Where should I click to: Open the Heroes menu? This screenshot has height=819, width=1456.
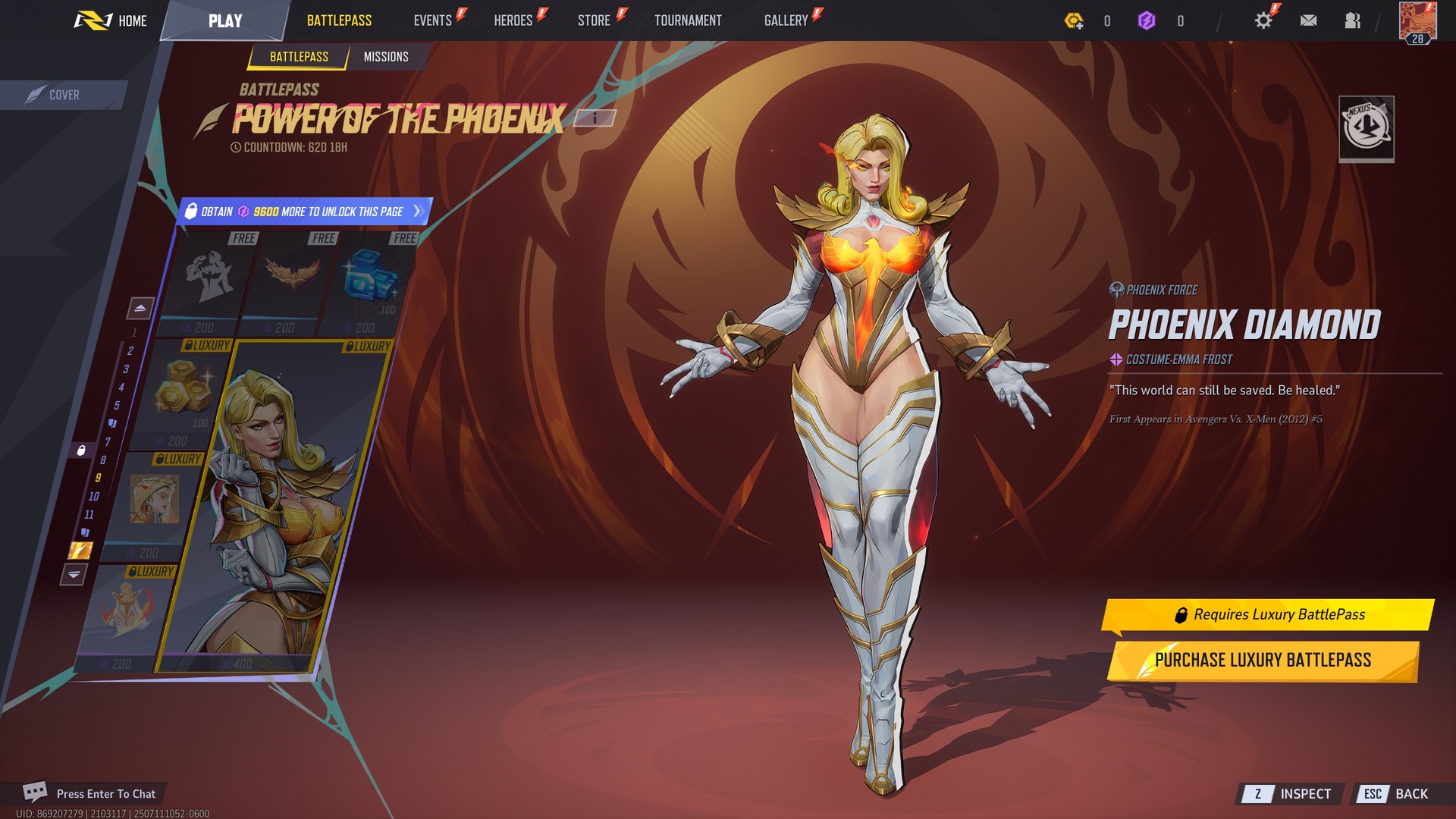[x=513, y=20]
